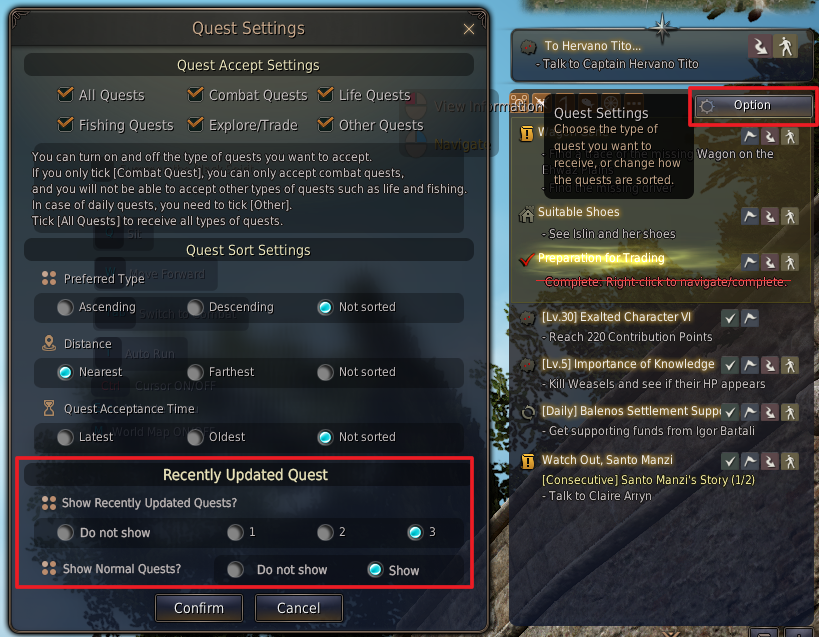Uncheck the Explore/Trade quests option
This screenshot has height=637, width=819.
[x=196, y=125]
